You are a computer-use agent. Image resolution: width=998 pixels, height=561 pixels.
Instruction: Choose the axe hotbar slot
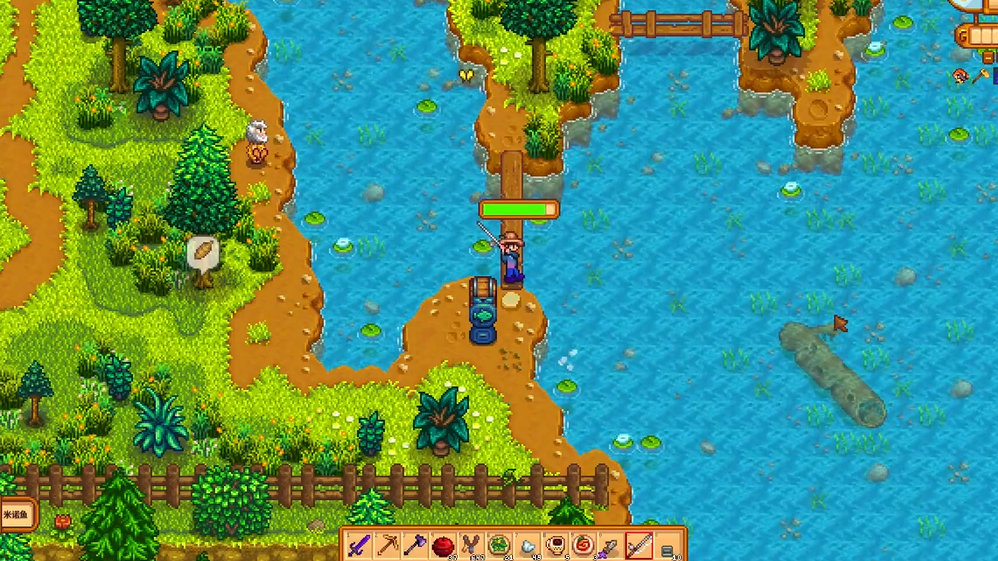(416, 546)
